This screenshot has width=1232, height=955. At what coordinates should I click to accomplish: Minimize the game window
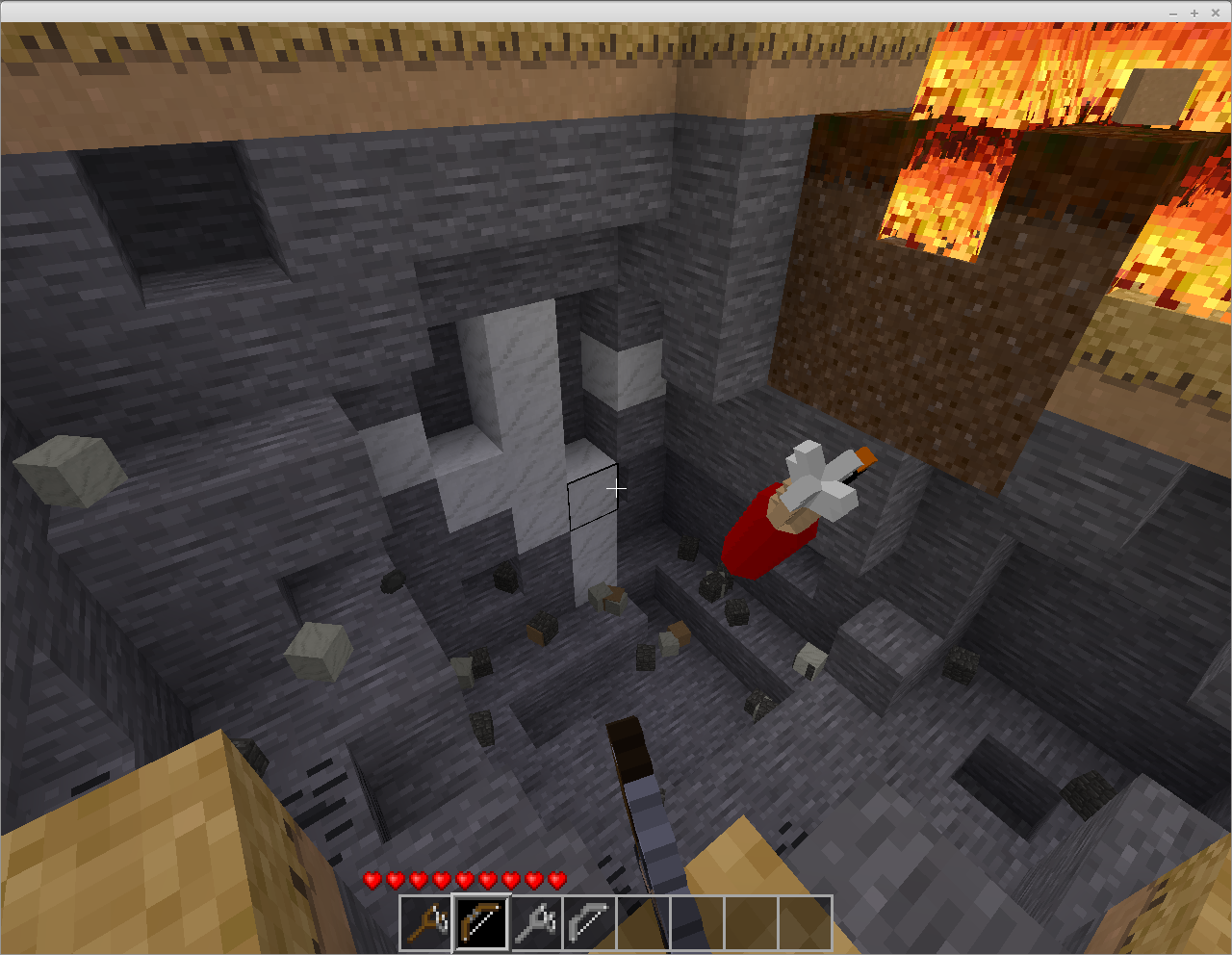pyautogui.click(x=1173, y=13)
